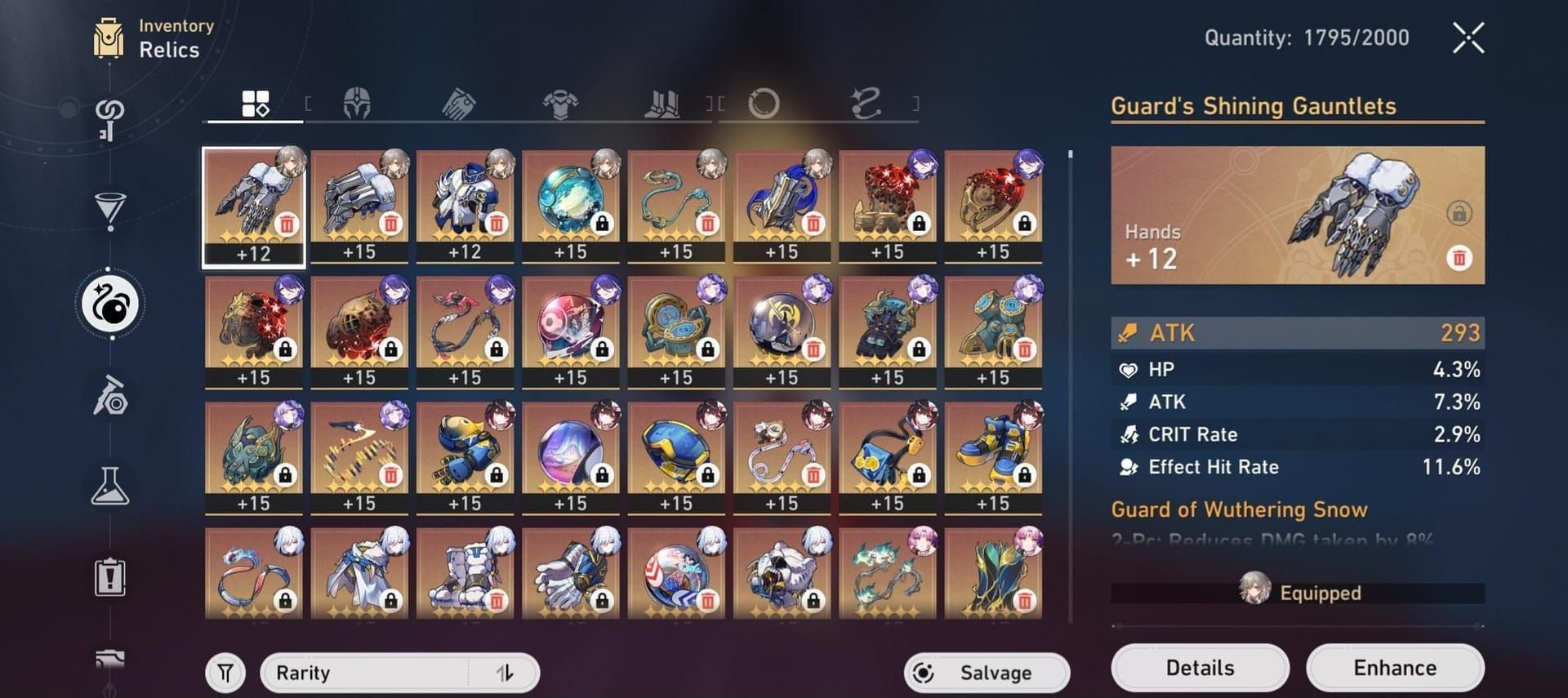The width and height of the screenshot is (1568, 698).
Task: Click the filter icon beside the Rarity bar
Action: point(225,673)
